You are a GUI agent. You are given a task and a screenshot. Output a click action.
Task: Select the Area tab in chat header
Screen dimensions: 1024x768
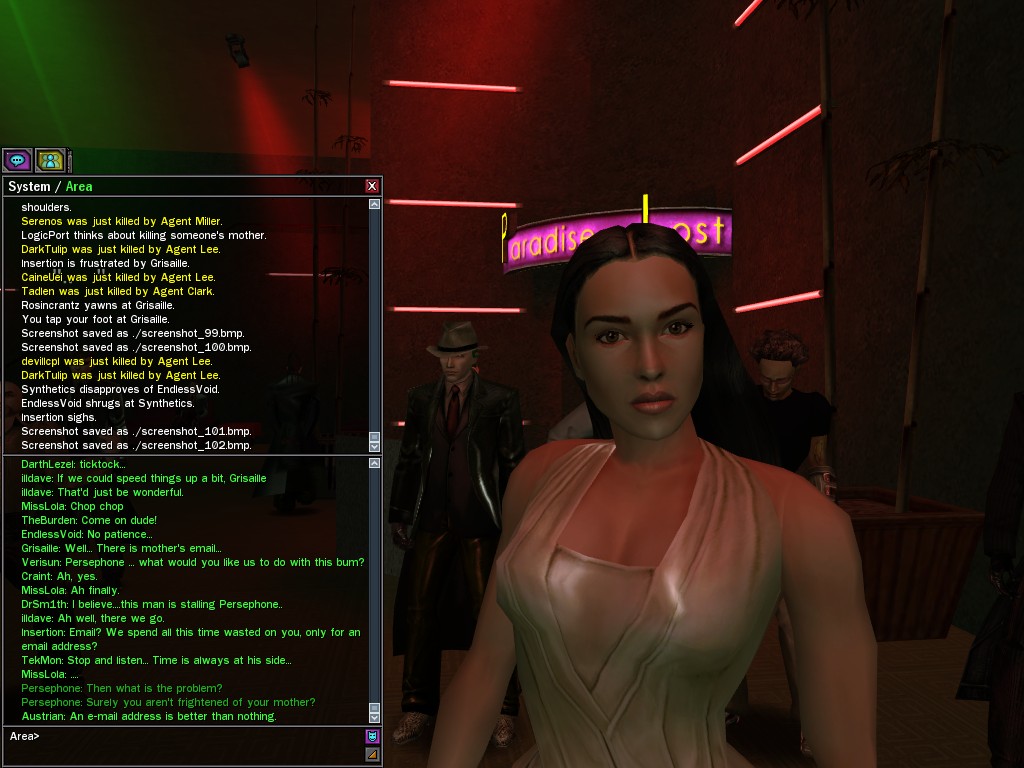click(x=79, y=187)
